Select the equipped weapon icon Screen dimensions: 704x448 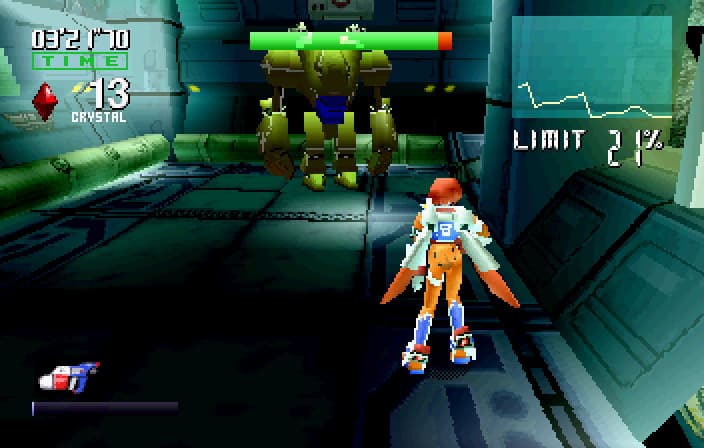pyautogui.click(x=66, y=377)
